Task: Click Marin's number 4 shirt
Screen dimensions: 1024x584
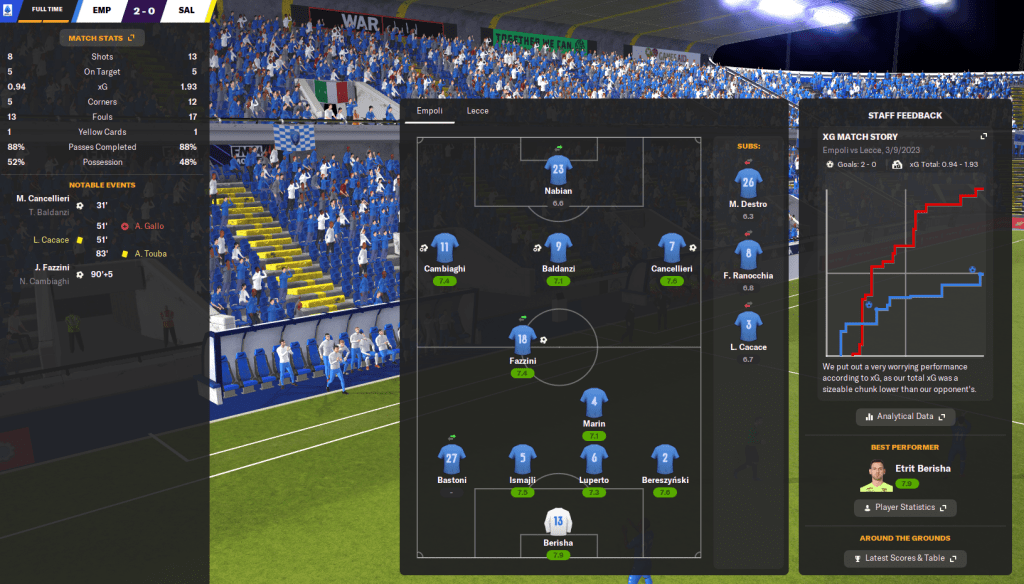Action: click(x=594, y=403)
